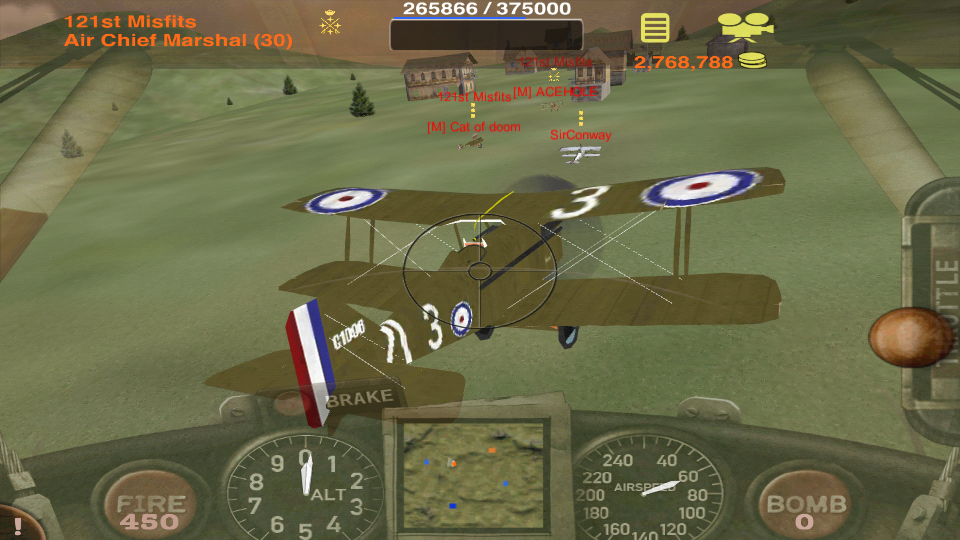Engage the BRAKE button
960x540 pixels.
(359, 398)
